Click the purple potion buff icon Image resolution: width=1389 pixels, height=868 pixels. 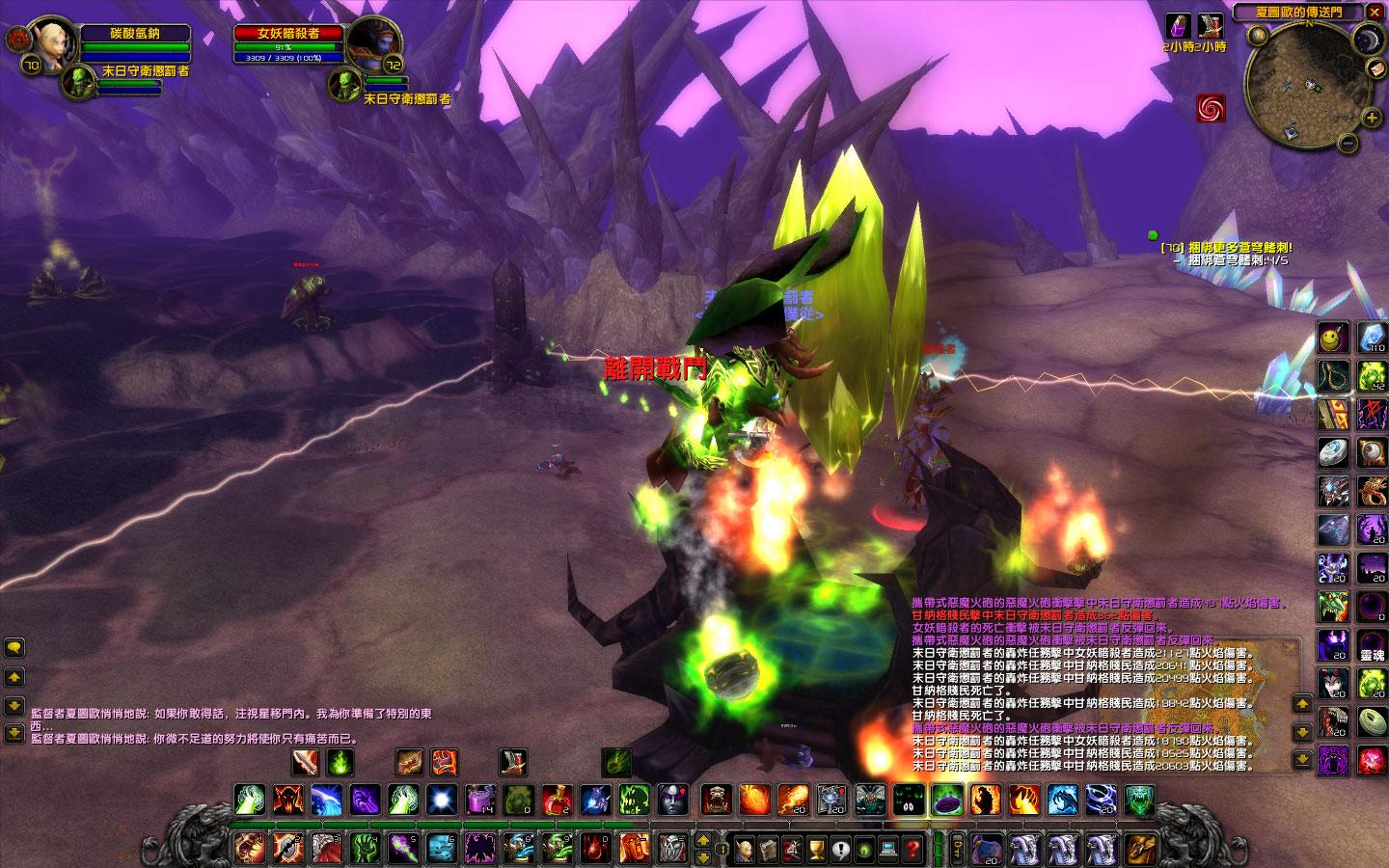coord(1179,25)
